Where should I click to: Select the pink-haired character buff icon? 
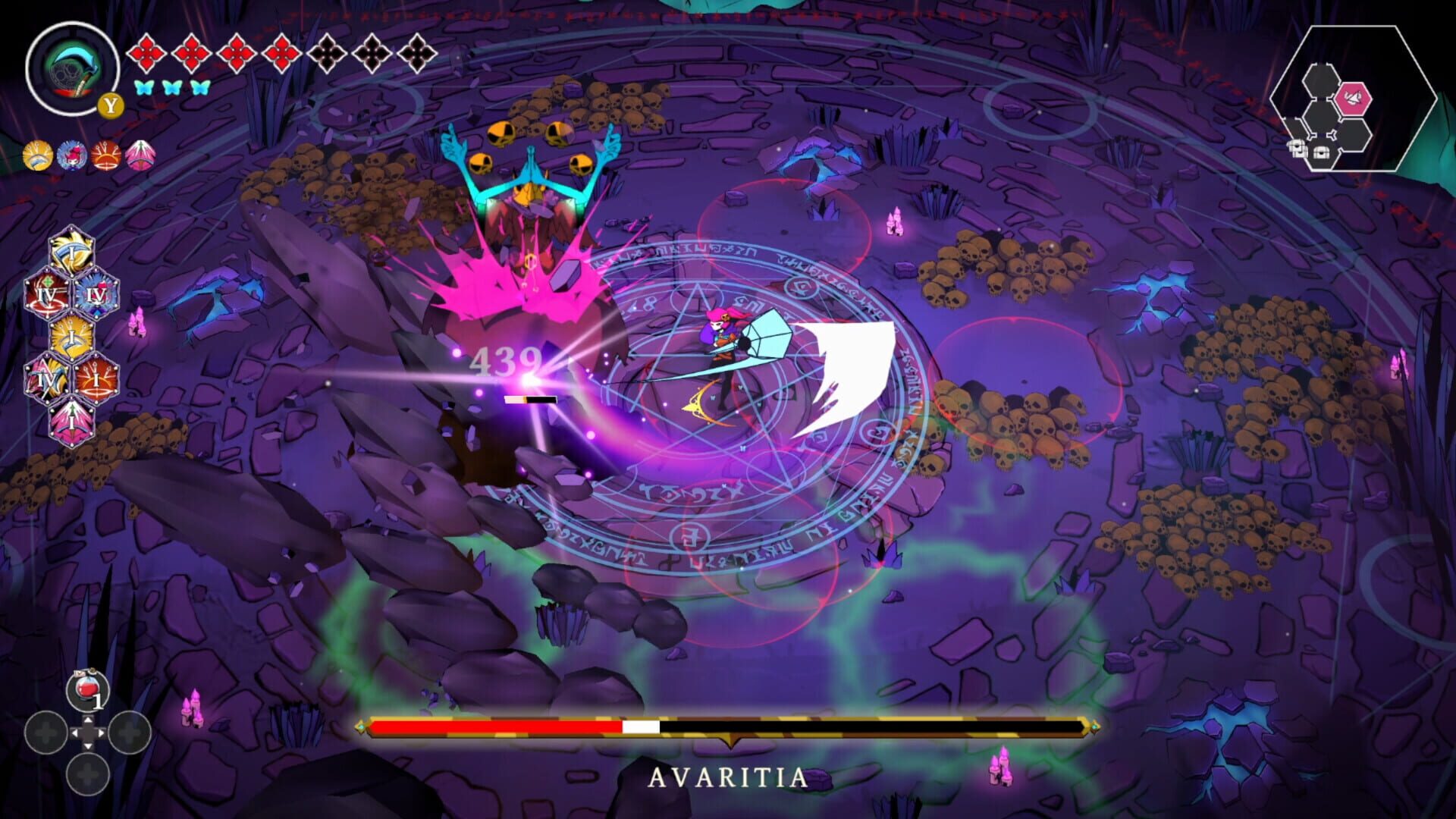74,155
